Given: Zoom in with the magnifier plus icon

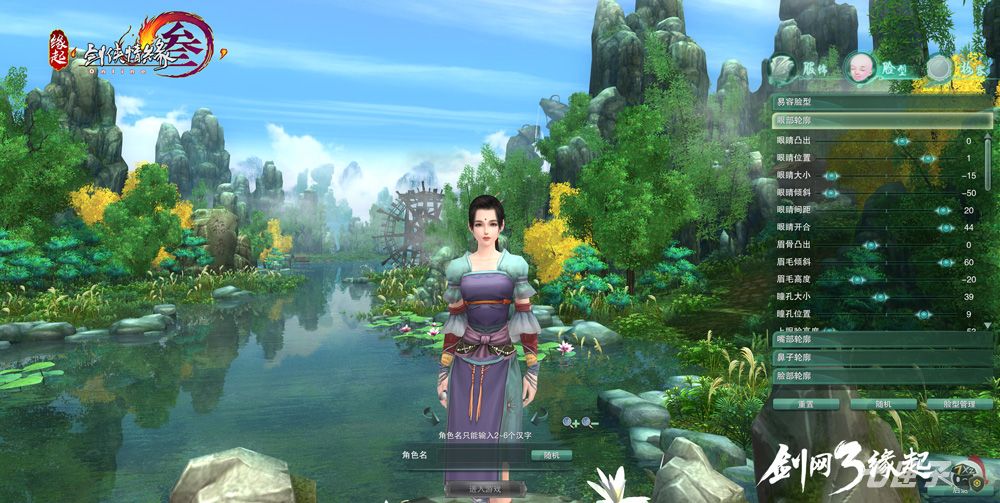Looking at the screenshot, I should 570,423.
